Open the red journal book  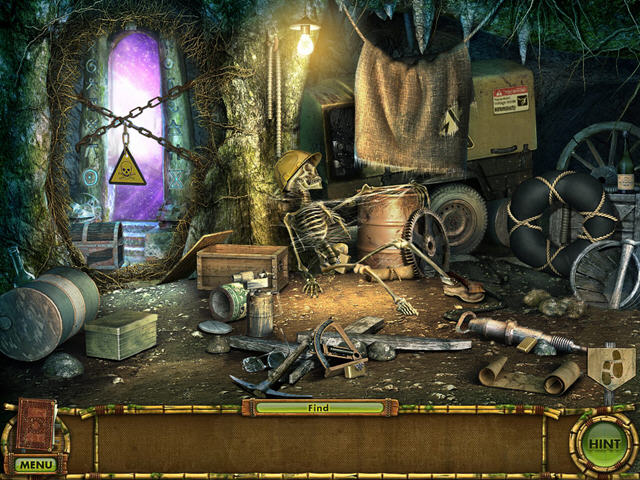[x=36, y=425]
